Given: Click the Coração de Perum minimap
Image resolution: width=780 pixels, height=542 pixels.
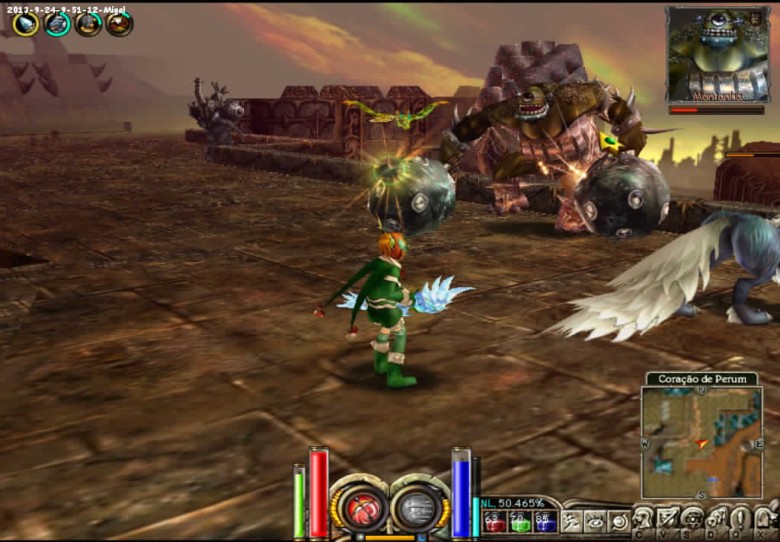Looking at the screenshot, I should pyautogui.click(x=701, y=442).
